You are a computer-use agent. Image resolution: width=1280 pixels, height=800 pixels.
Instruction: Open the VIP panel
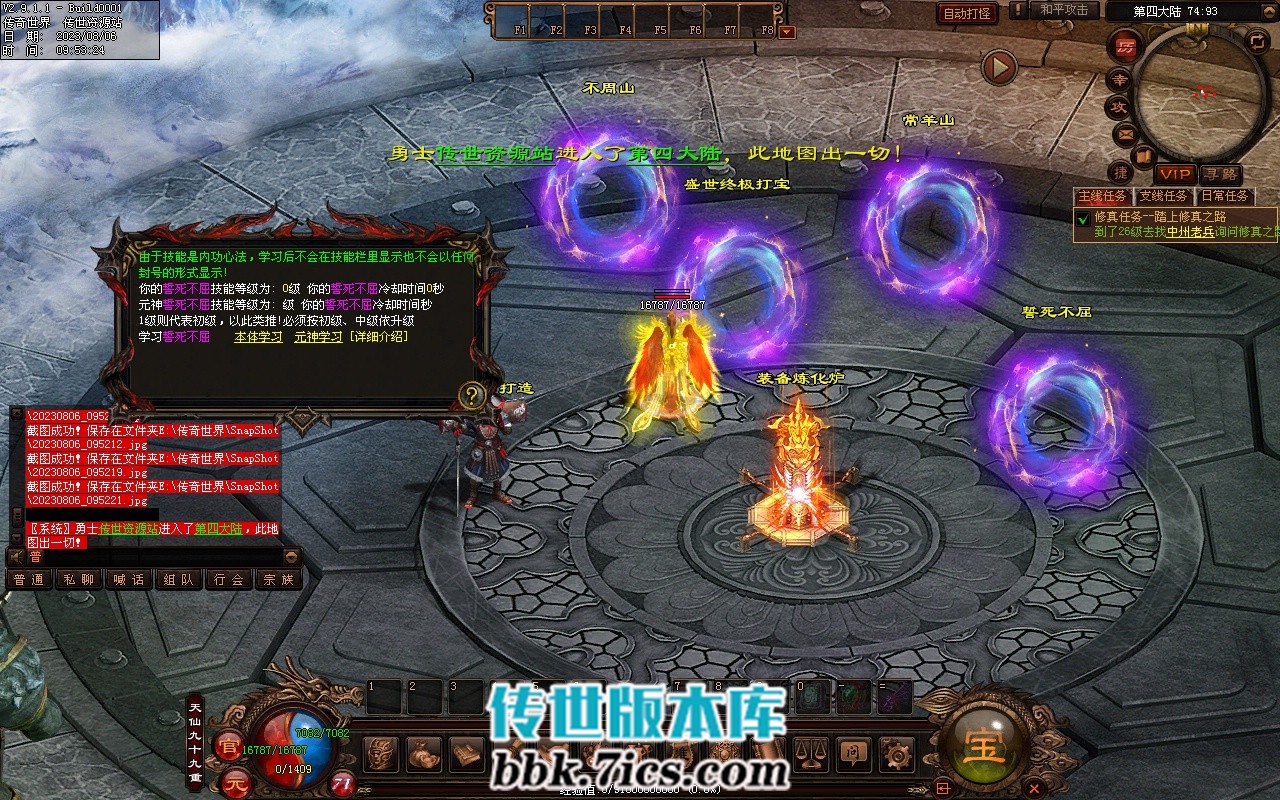(x=1175, y=174)
